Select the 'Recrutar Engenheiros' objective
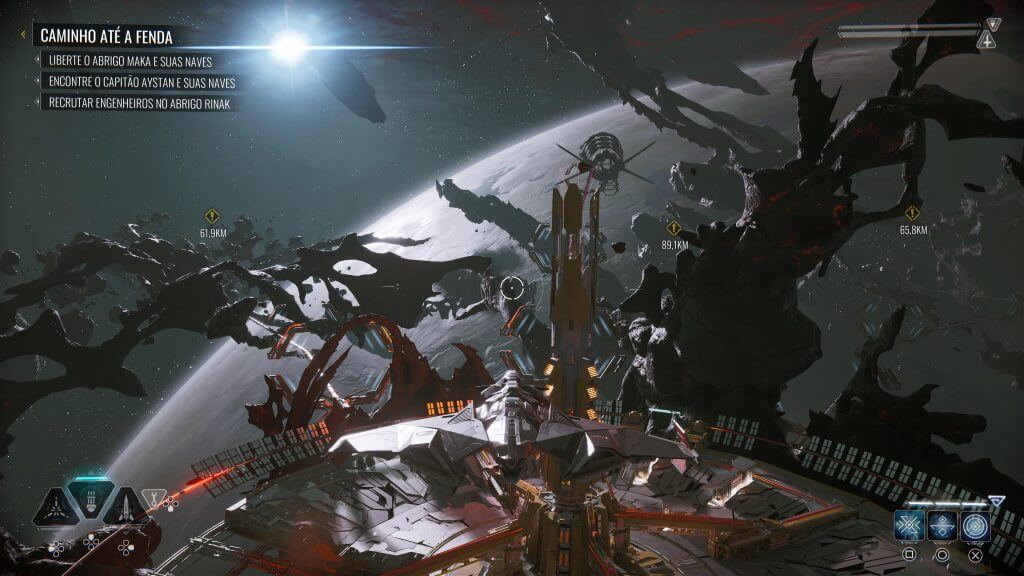Screen dimensions: 1024x576 click(140, 103)
